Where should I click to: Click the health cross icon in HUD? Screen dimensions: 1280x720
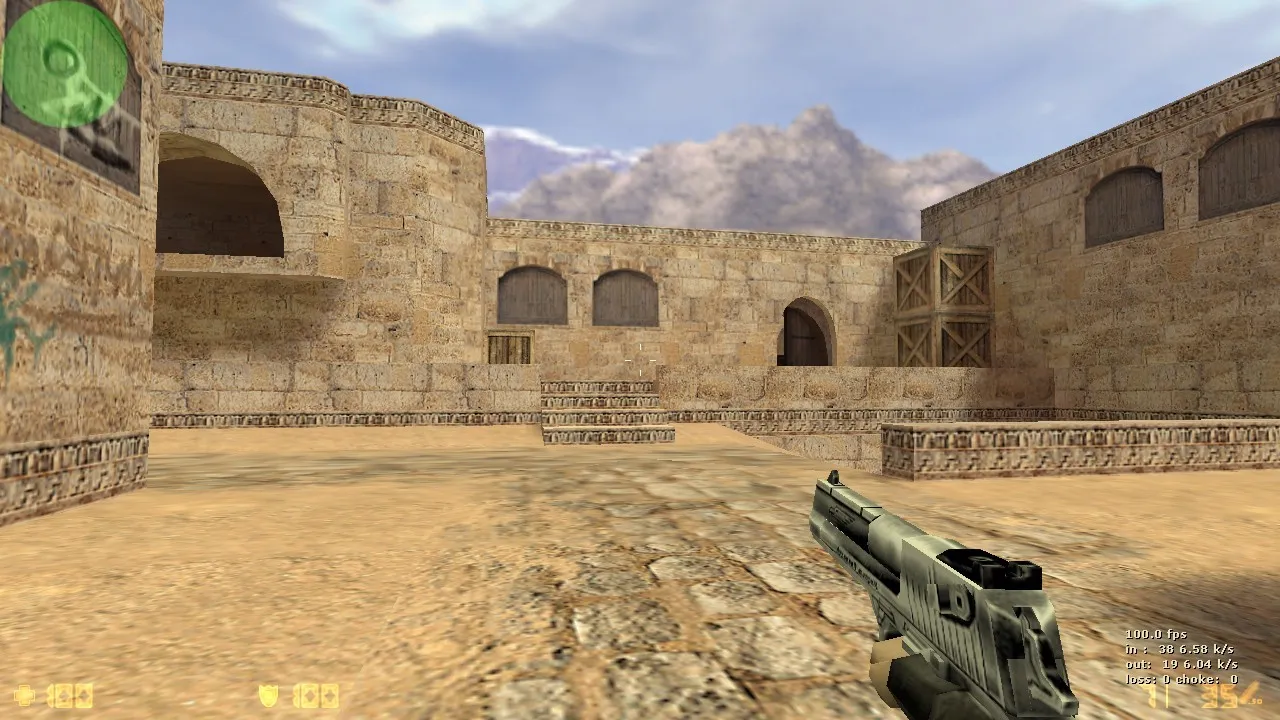(25, 697)
